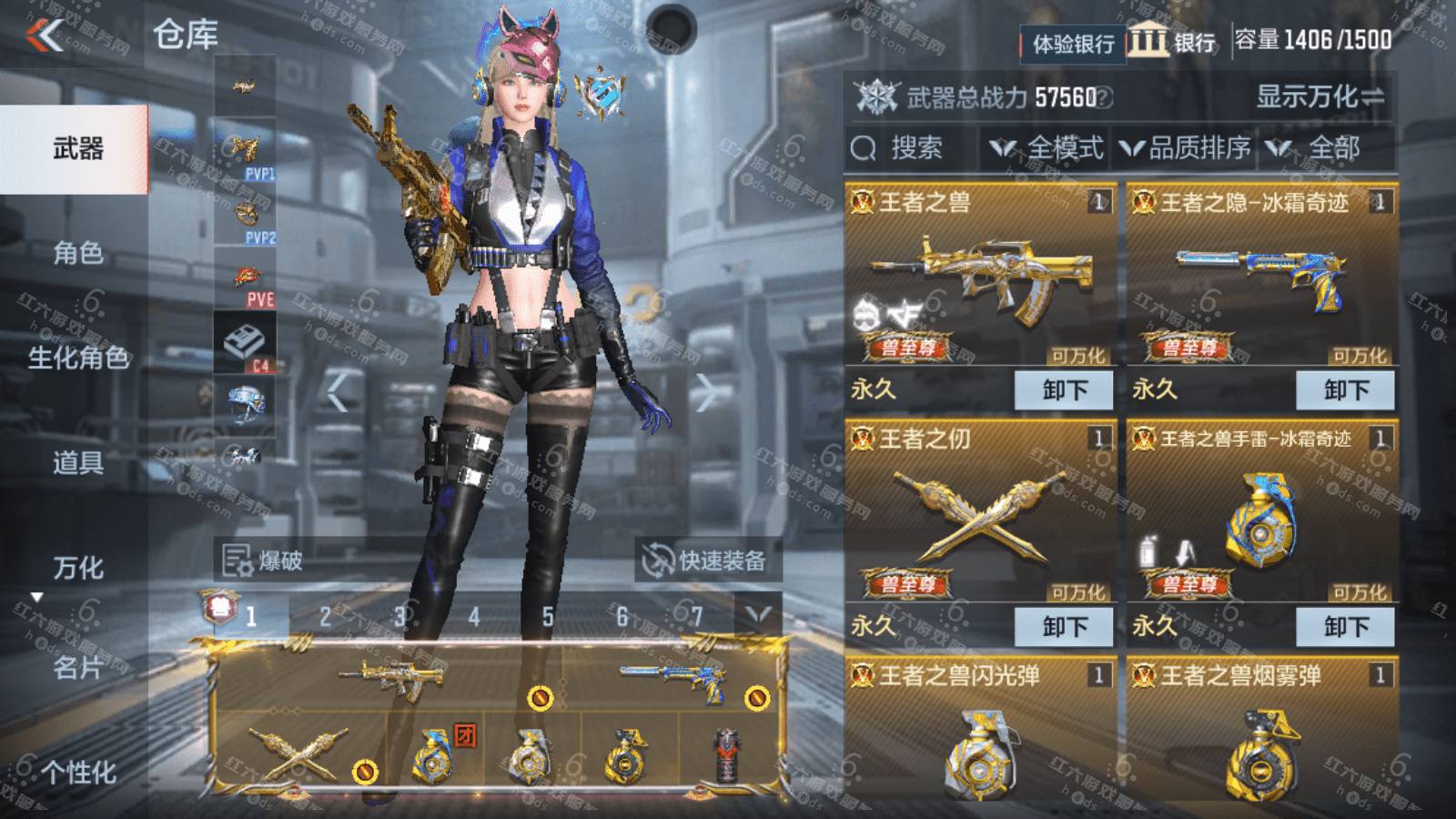
Task: Select the 王者之刃 weapon card
Action: (x=980, y=514)
